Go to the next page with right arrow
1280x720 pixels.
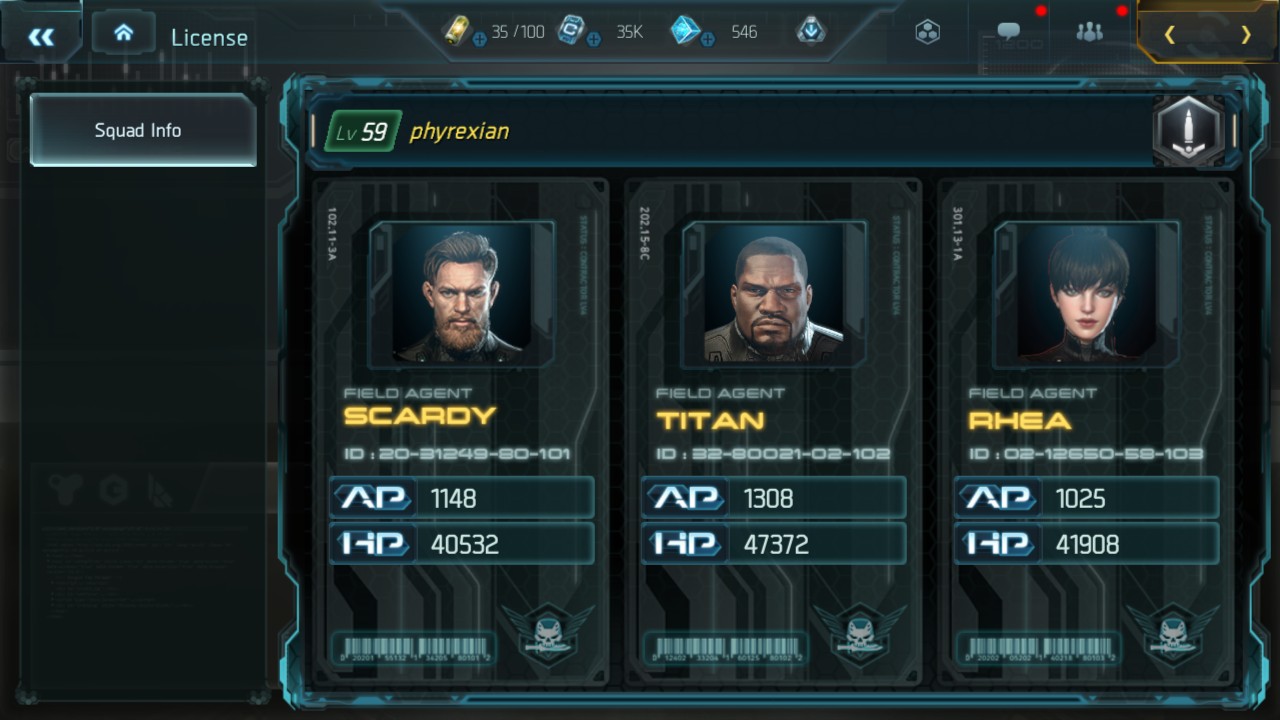click(x=1245, y=35)
